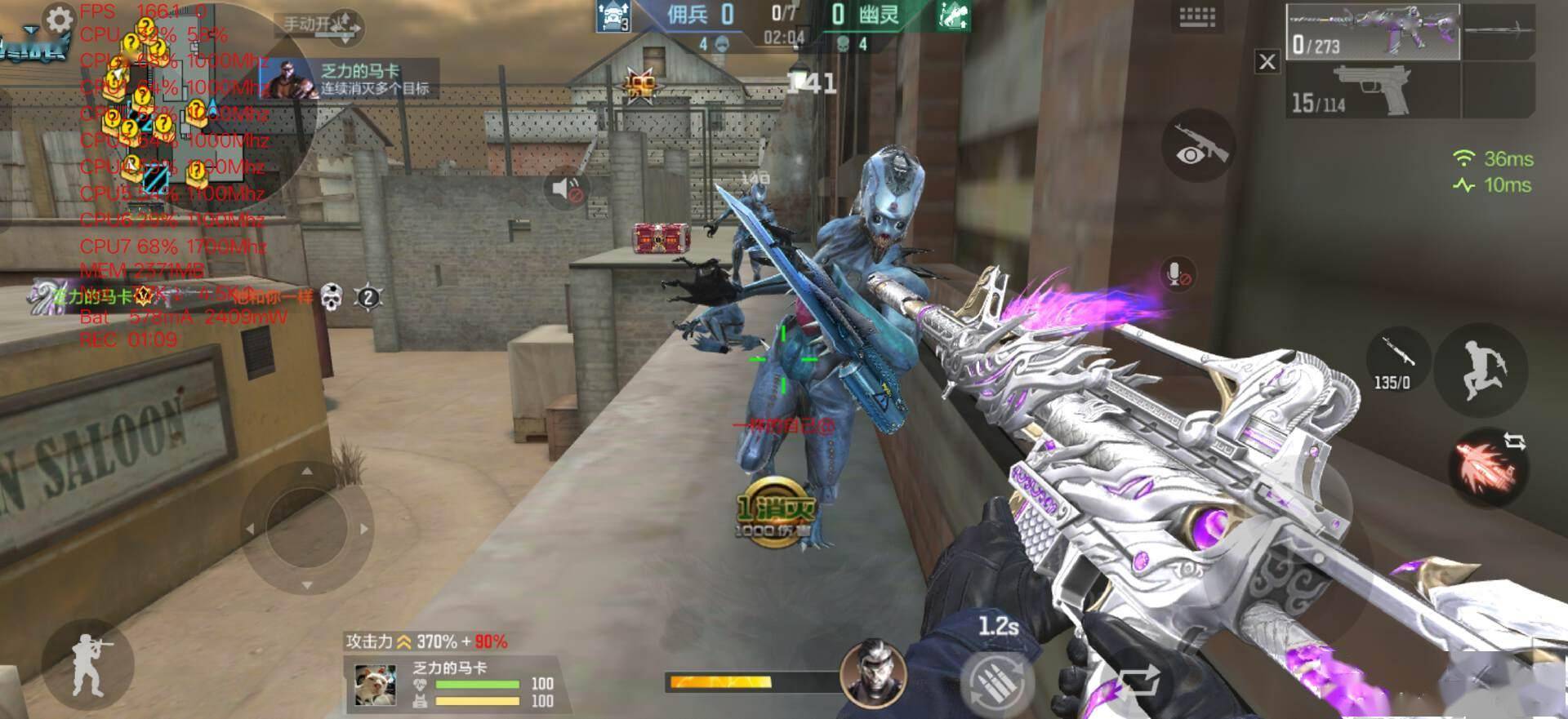Tap the crouching soldier stance button
Image resolution: width=1568 pixels, height=719 pixels.
coord(87,664)
